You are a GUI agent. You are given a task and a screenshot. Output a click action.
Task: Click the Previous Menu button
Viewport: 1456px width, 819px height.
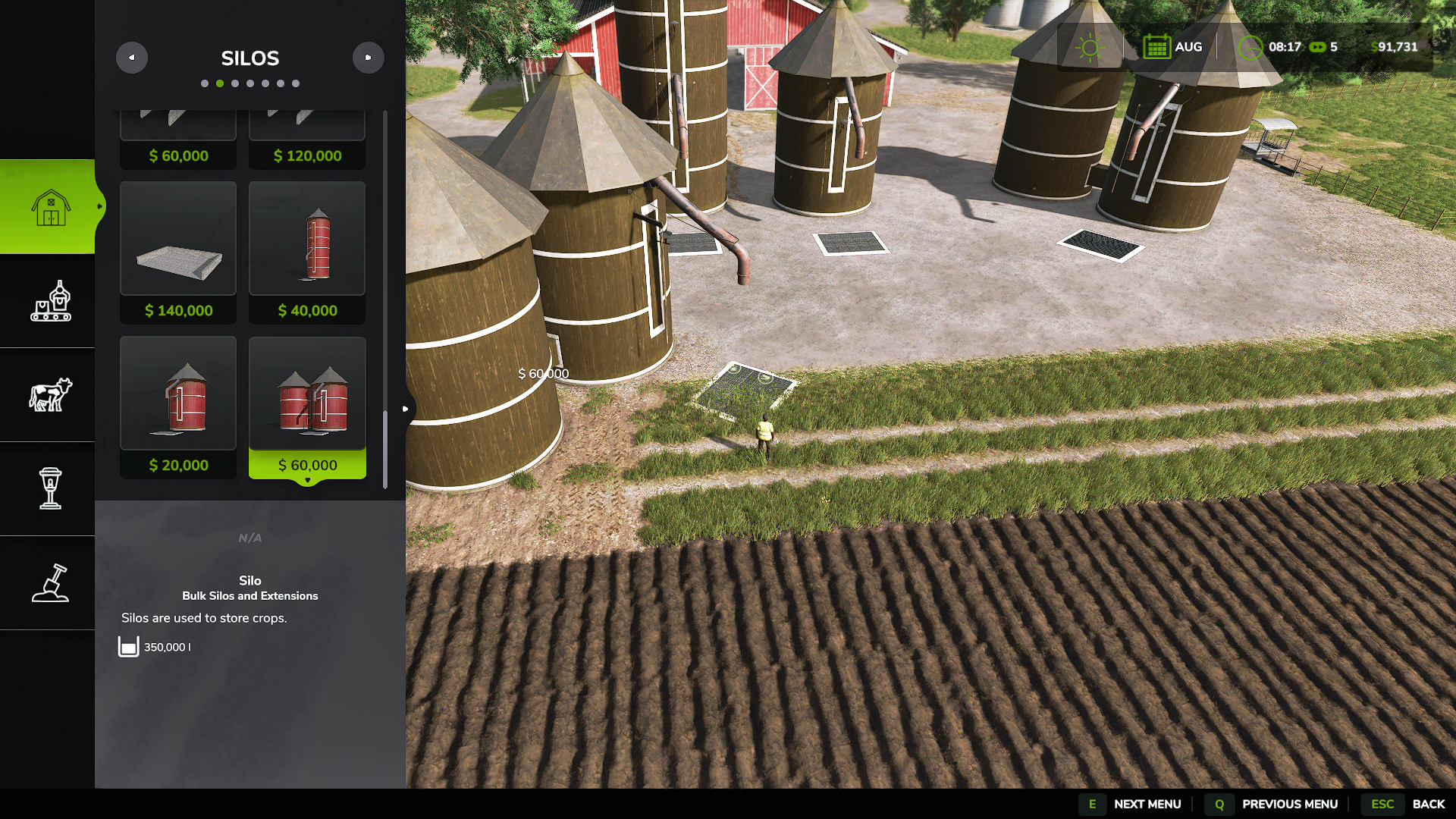tap(1274, 804)
